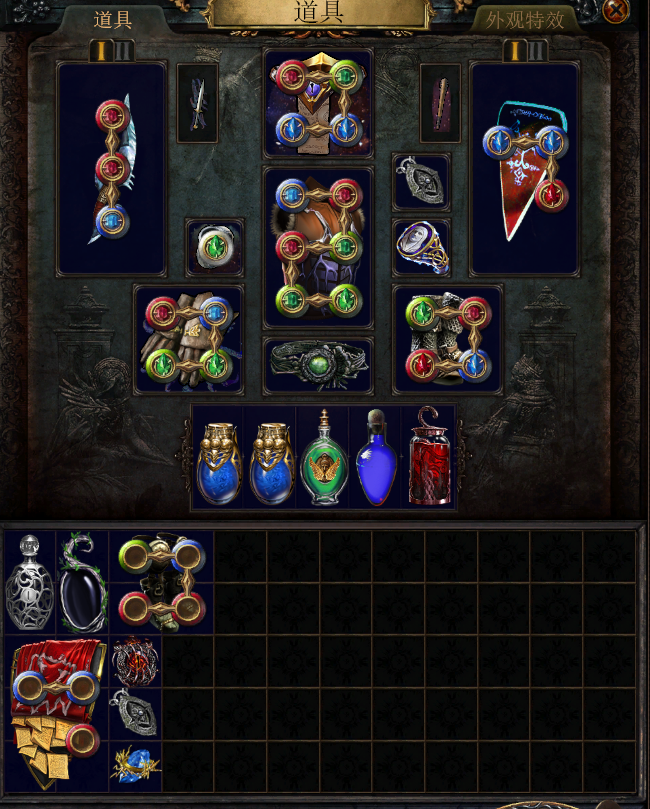Screen dimensions: 650x809
Task: Use the green flask in the belt
Action: pyautogui.click(x=324, y=458)
